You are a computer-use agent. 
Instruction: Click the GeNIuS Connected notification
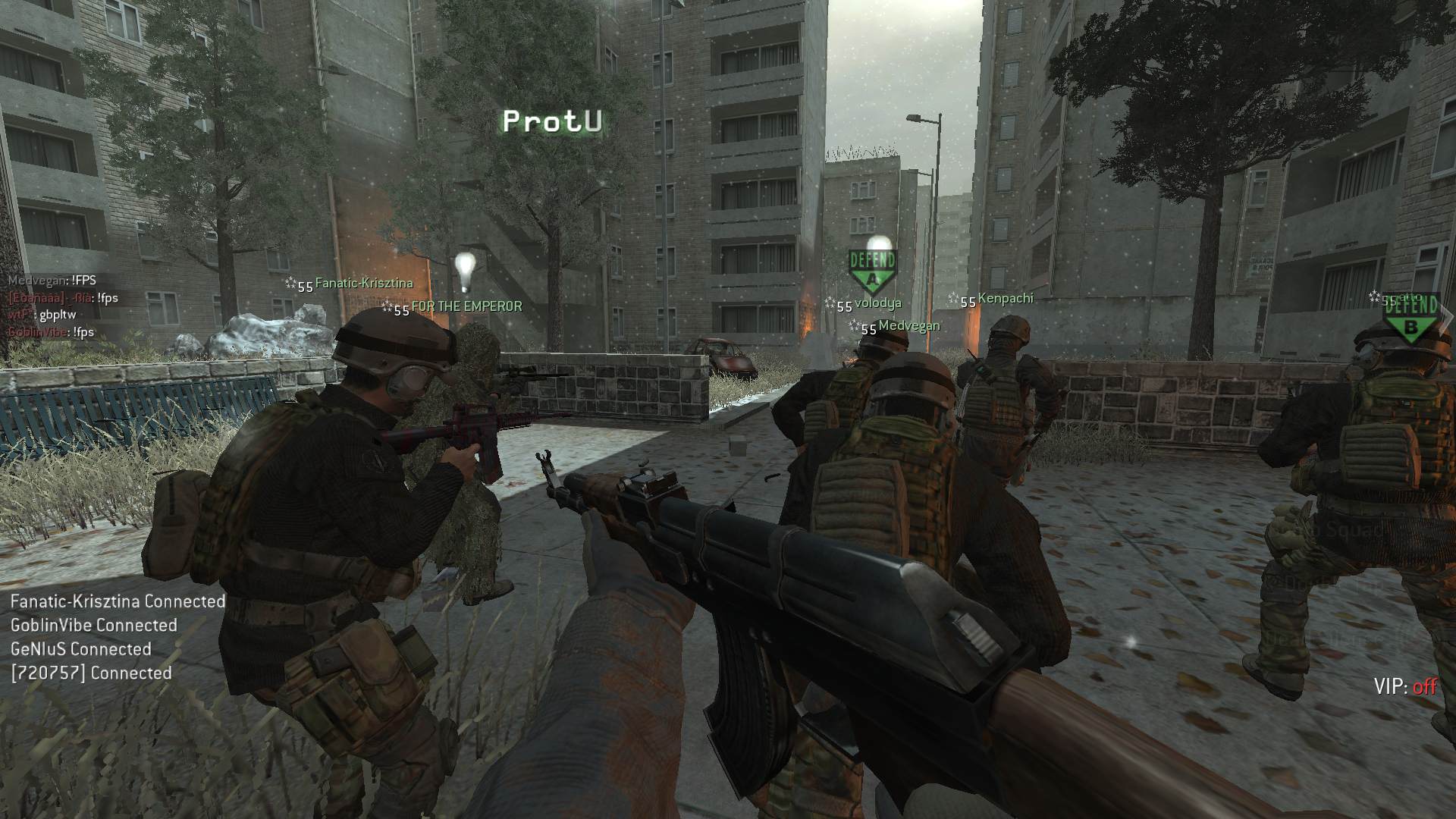[80, 649]
